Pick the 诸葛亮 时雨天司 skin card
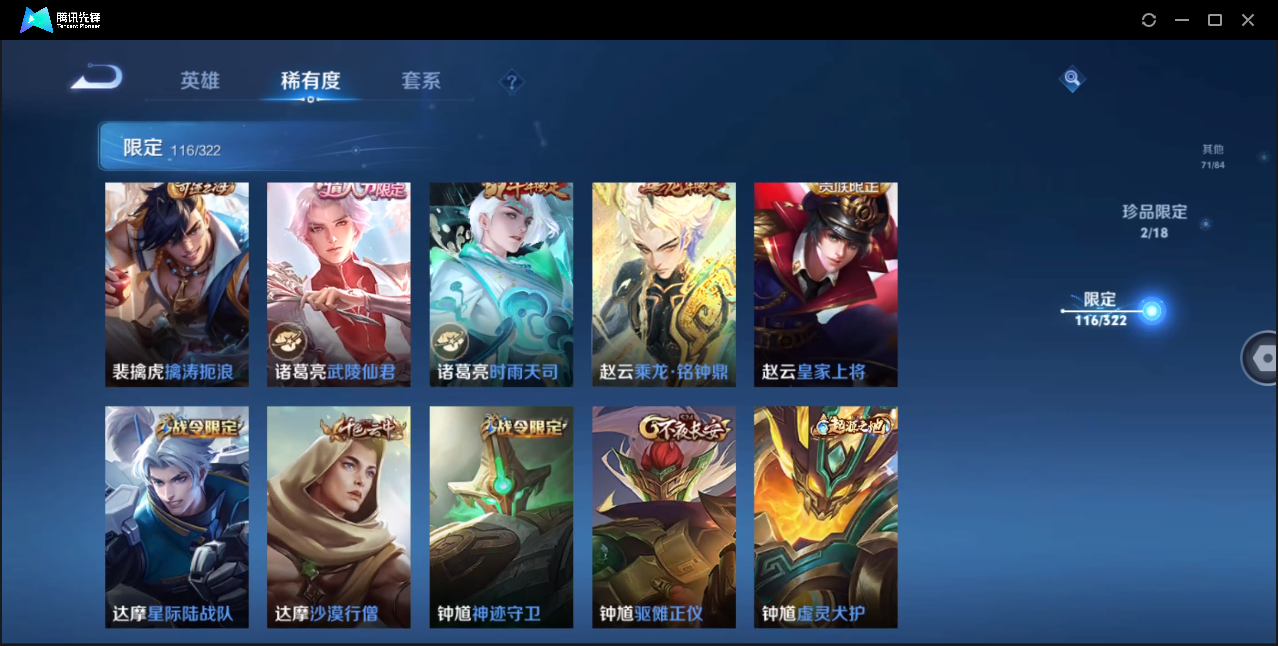Viewport: 1278px width, 646px height. 501,284
